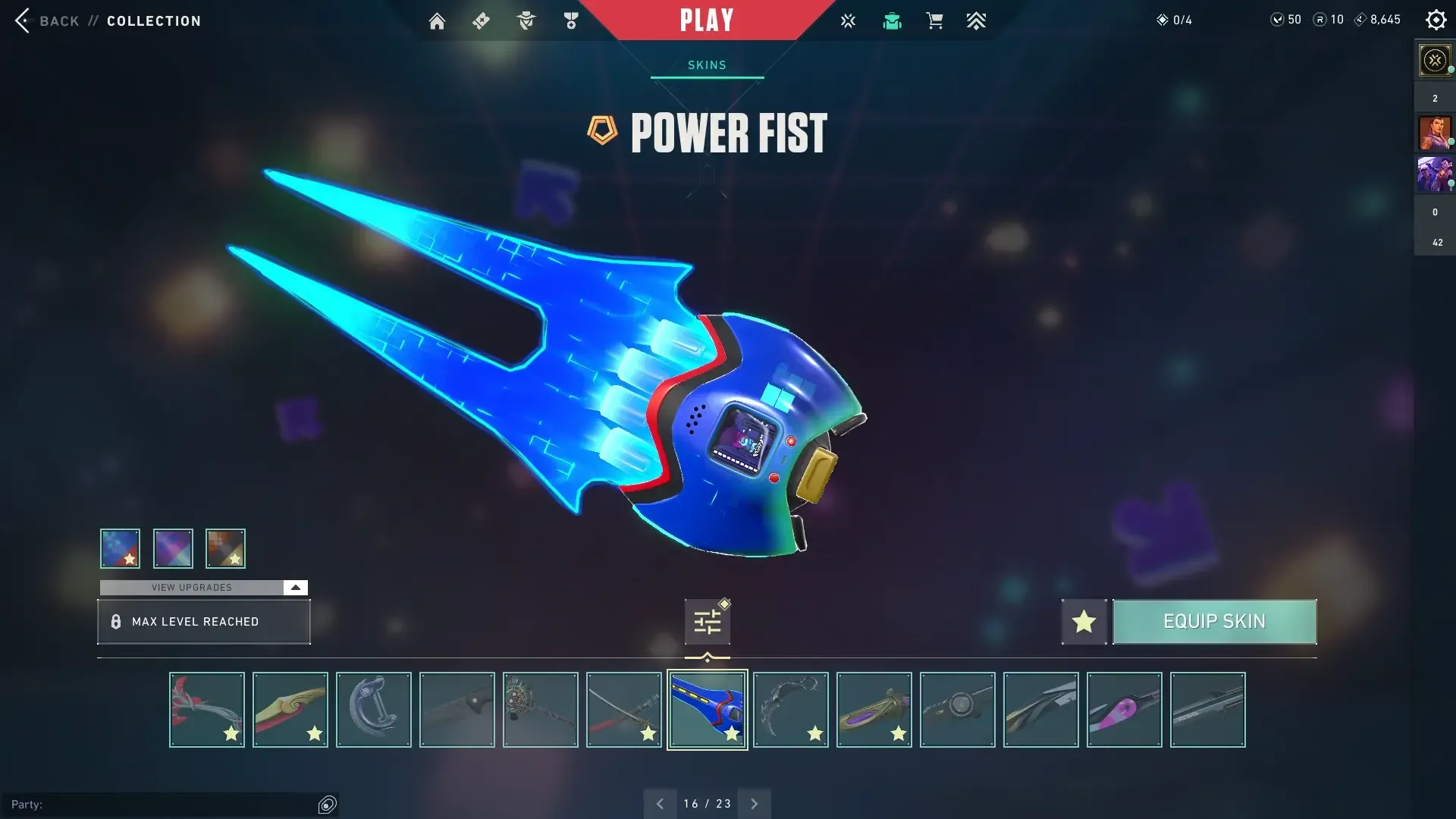Switch to the SKINS tab
This screenshot has height=819, width=1456.
(x=707, y=64)
